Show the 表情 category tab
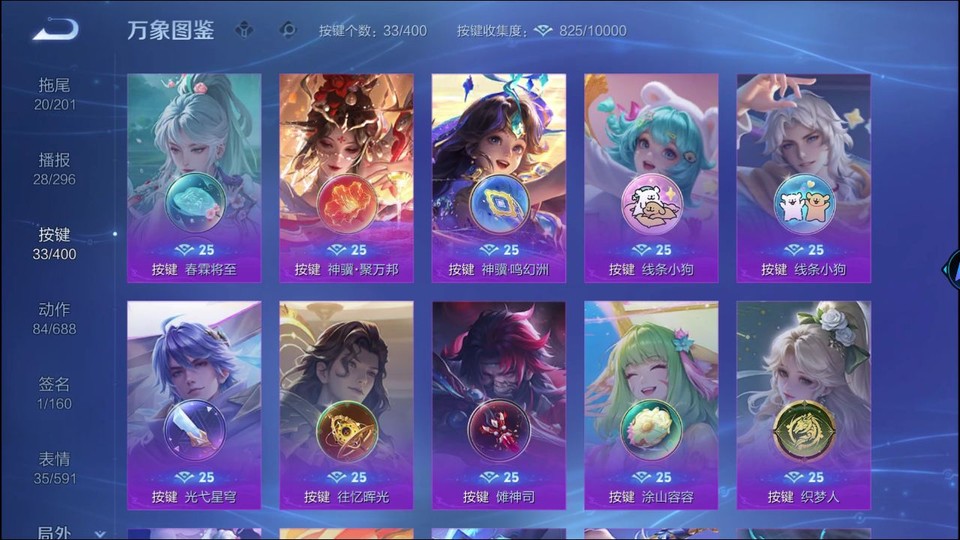960x540 pixels. [55, 467]
